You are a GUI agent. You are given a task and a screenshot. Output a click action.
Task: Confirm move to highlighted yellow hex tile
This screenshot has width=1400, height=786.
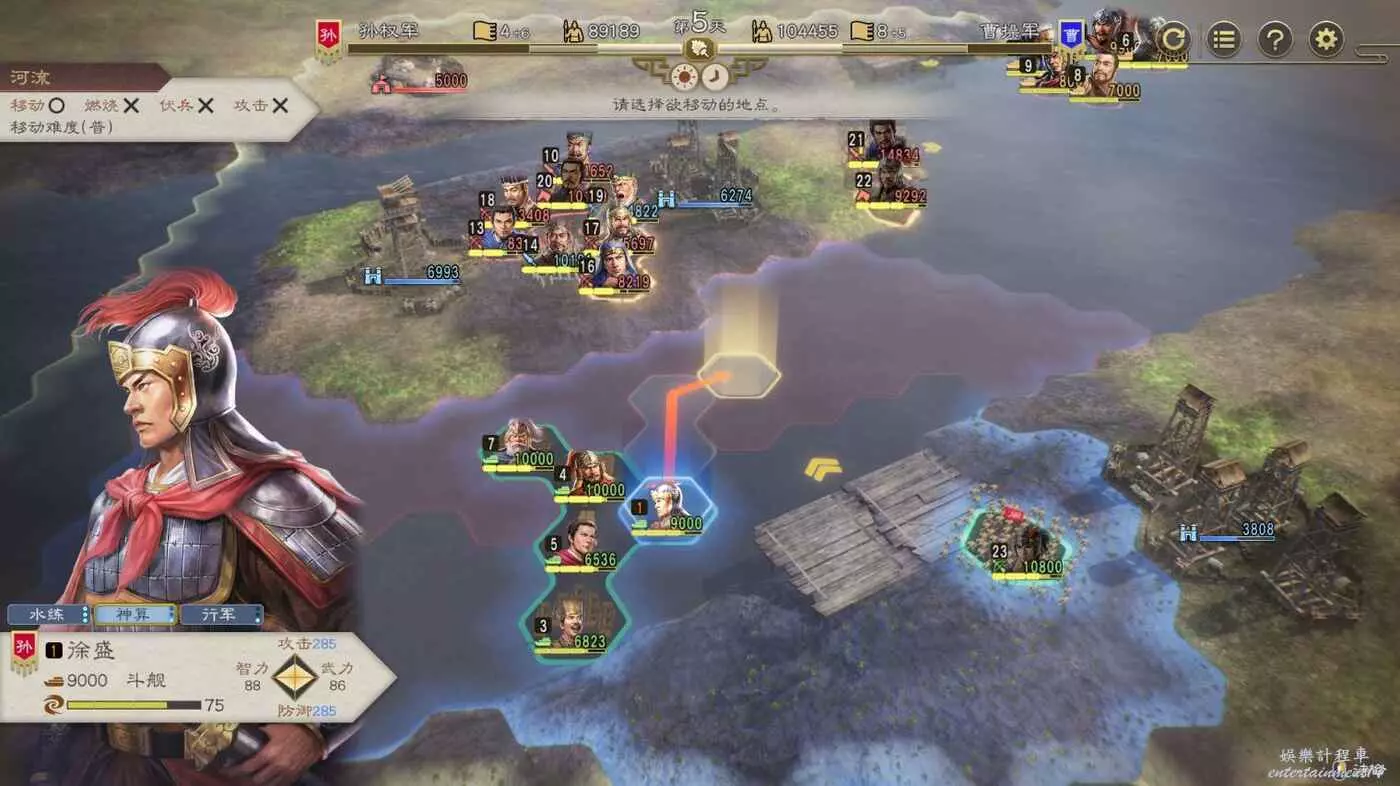(x=739, y=376)
